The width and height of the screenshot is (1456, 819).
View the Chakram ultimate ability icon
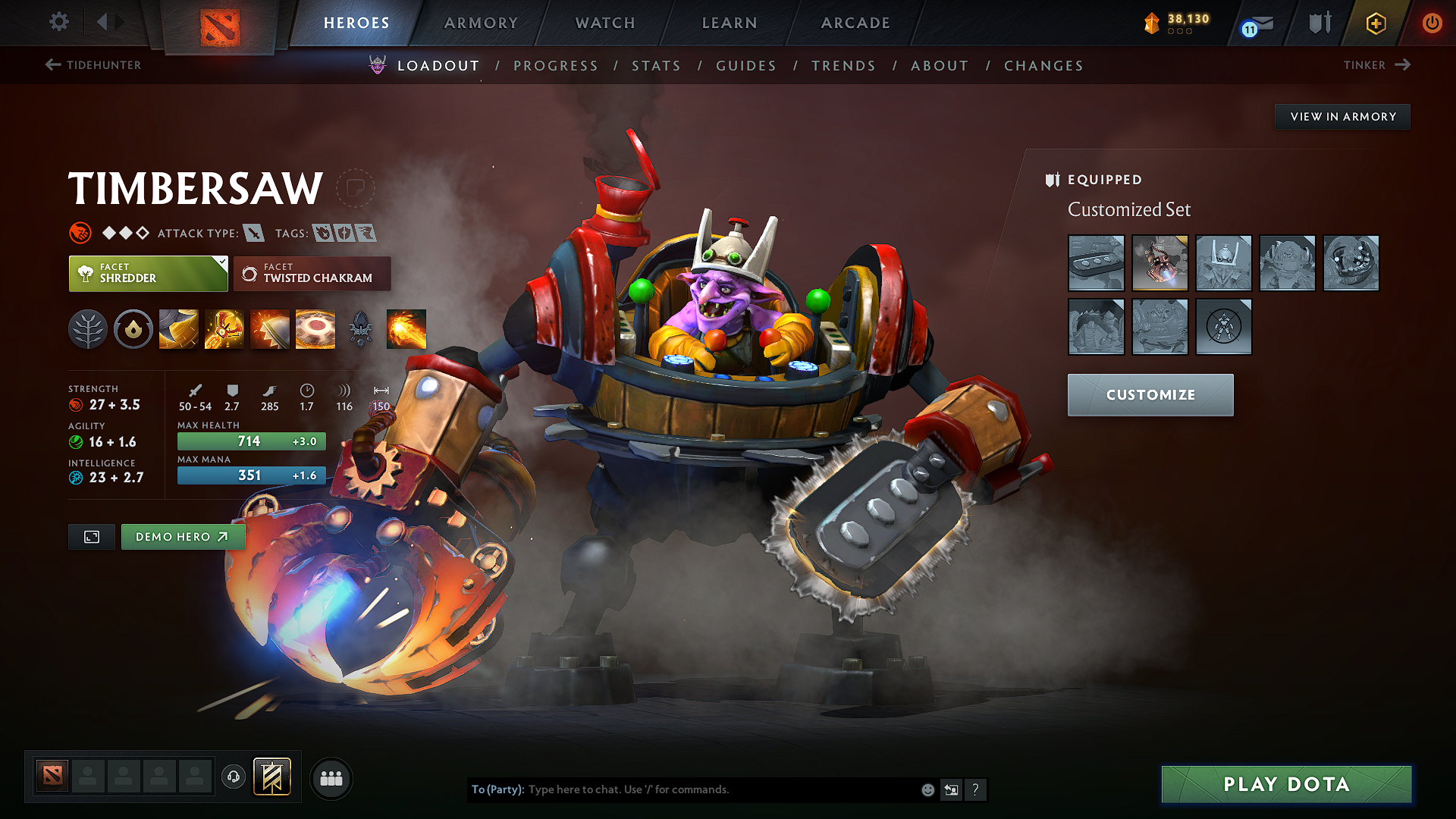tap(315, 328)
